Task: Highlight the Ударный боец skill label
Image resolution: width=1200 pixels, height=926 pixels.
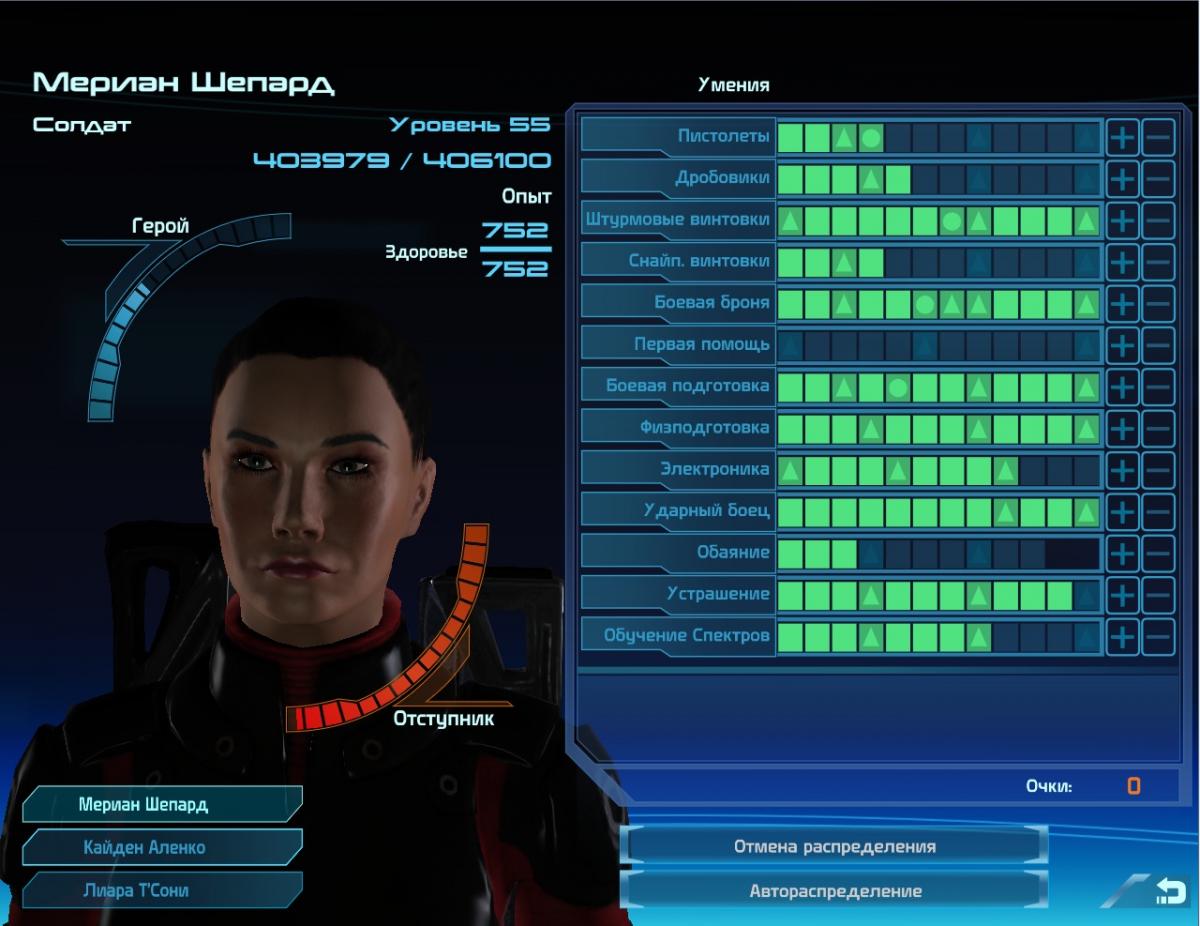Action: click(x=678, y=511)
